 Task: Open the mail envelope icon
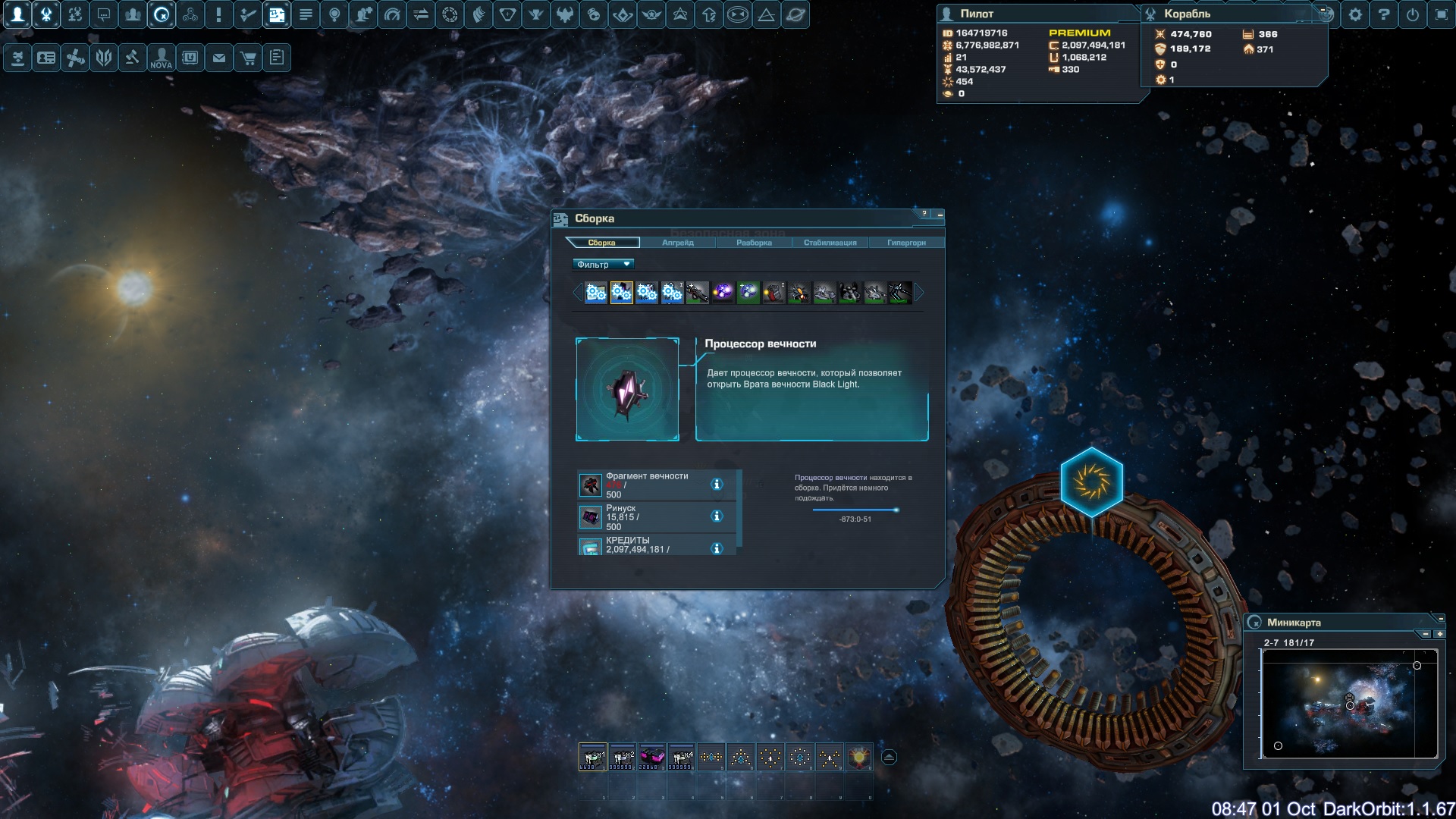[219, 58]
